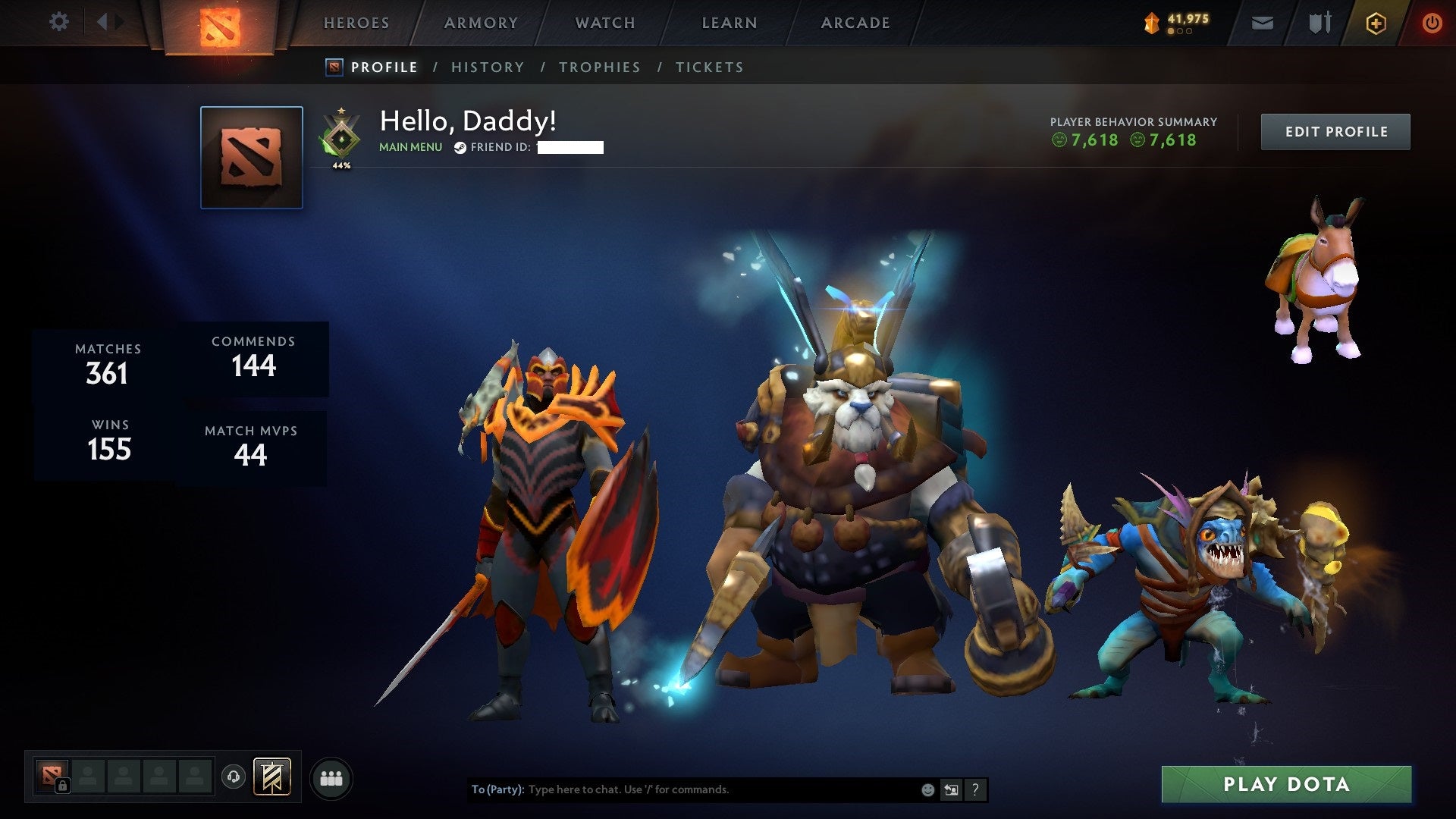Select the armory shield and sword icon
Screen dimensions: 1456x819
click(1319, 23)
